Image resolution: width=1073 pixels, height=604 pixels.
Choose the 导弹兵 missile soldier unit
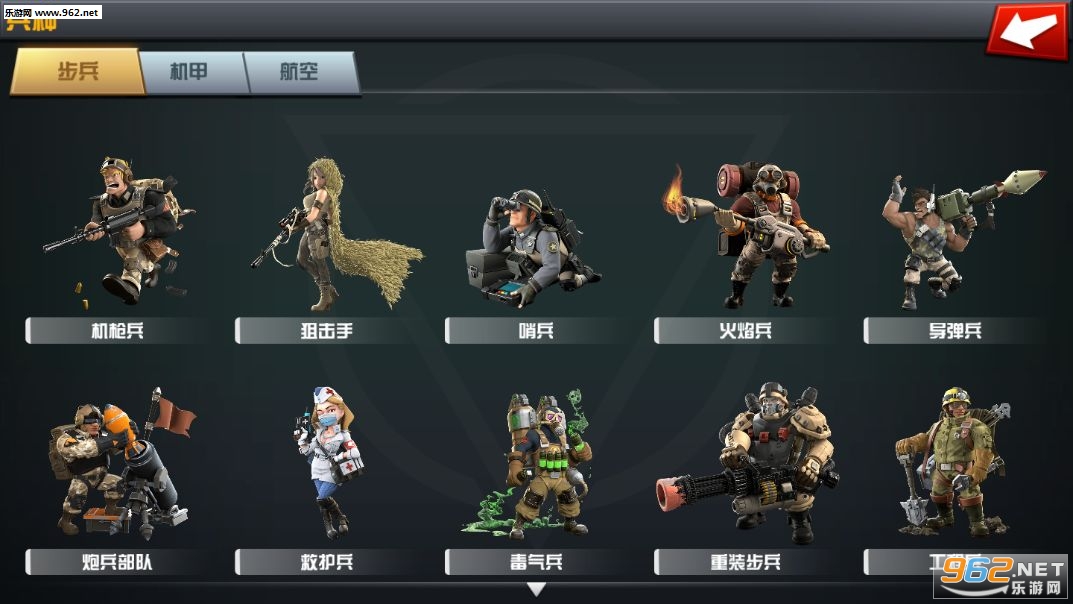[955, 235]
